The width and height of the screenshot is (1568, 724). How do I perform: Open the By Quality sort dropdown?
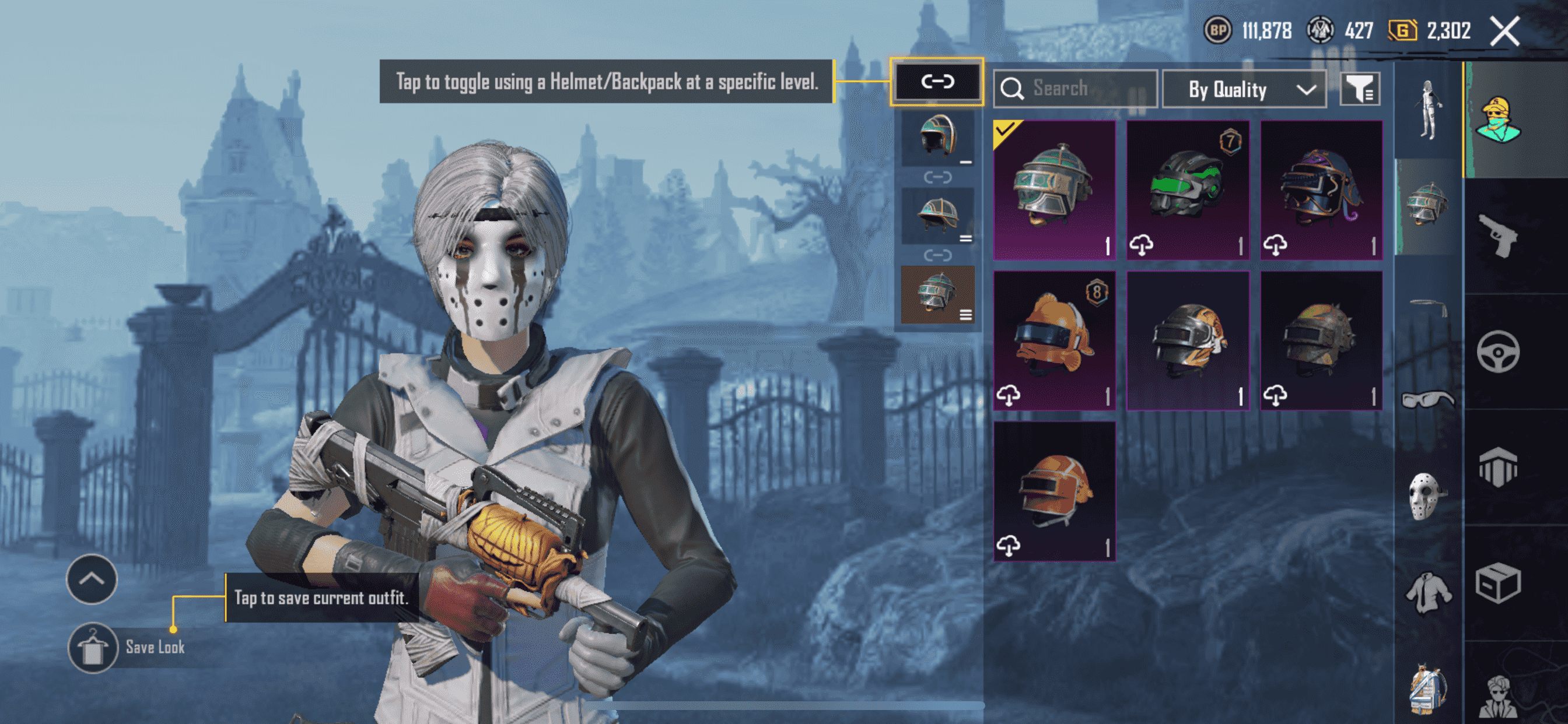(x=1244, y=89)
